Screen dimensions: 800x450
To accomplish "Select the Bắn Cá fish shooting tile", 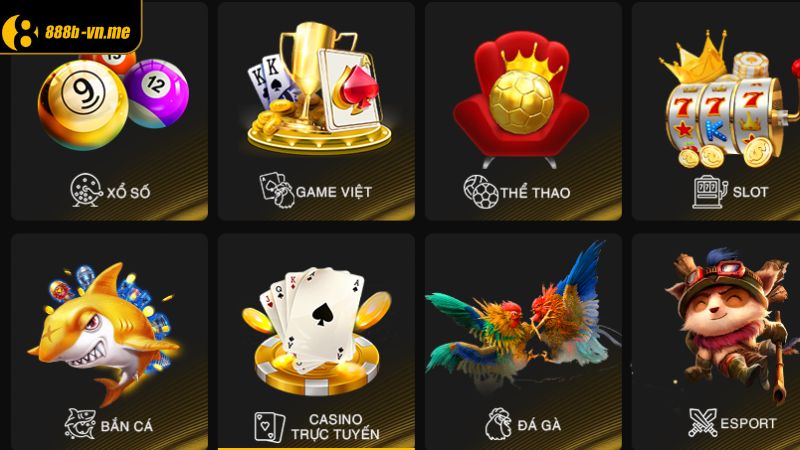I will click(109, 340).
